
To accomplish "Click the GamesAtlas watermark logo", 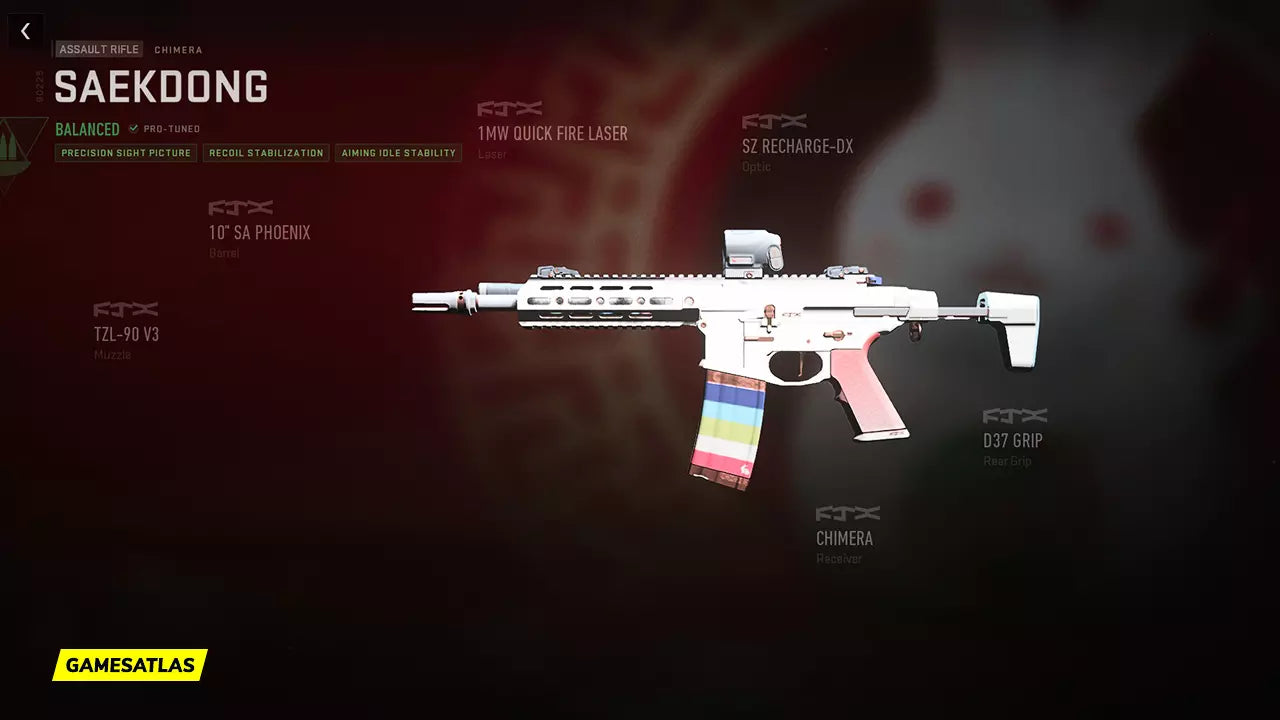I will pos(130,665).
